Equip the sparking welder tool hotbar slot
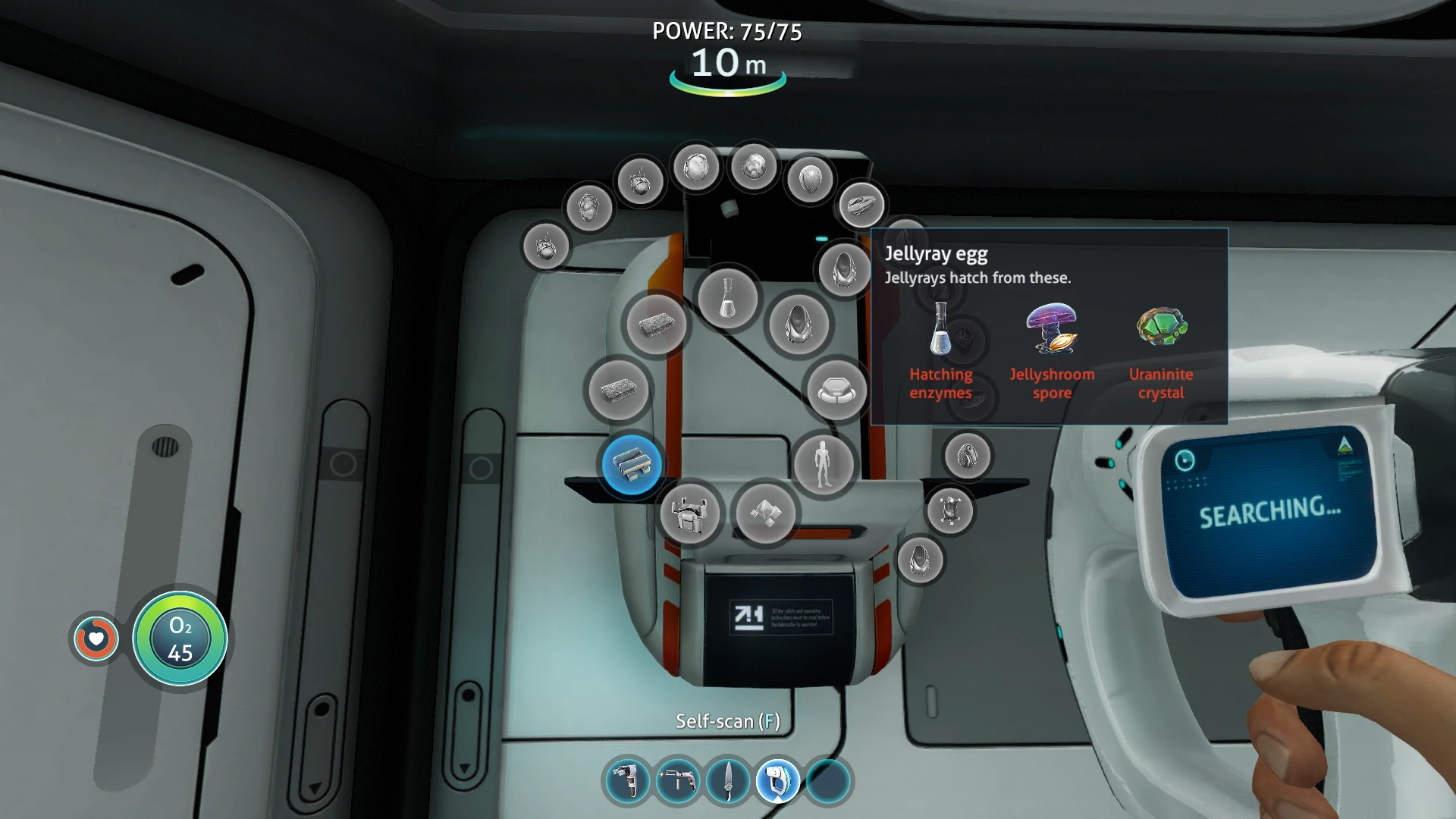This screenshot has height=819, width=1456. [677, 781]
